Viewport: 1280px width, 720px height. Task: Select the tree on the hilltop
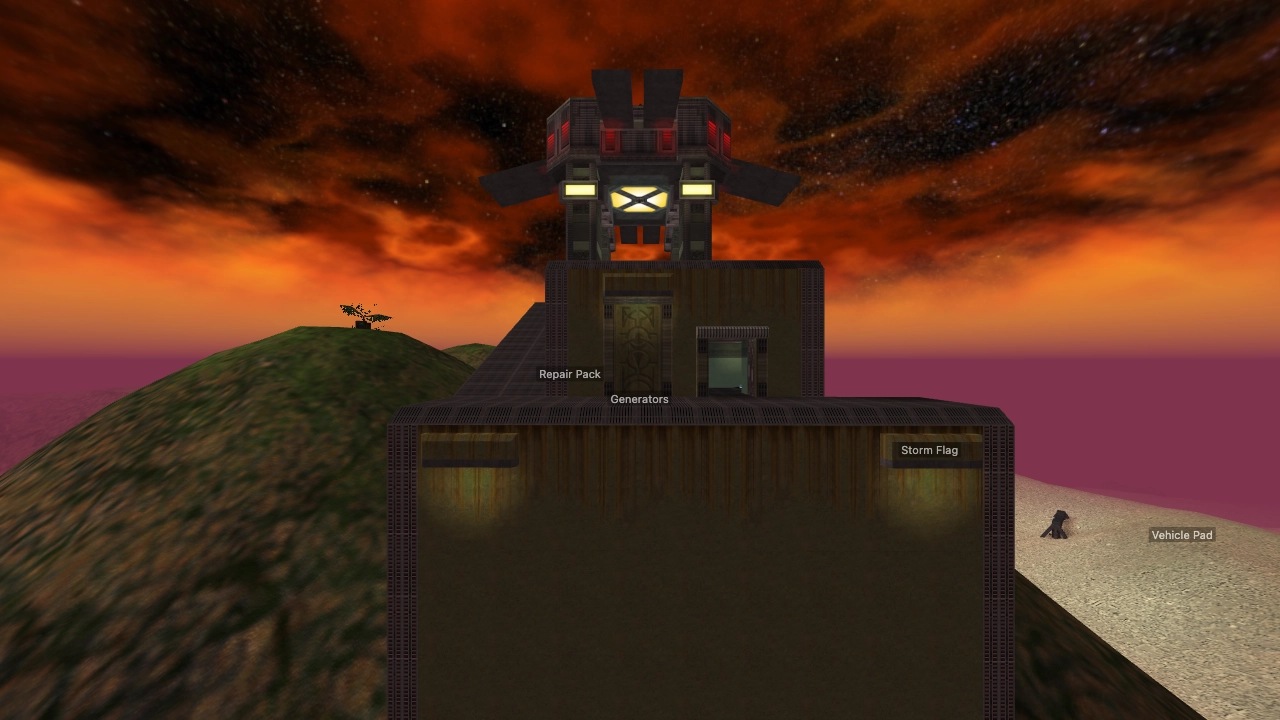point(362,315)
